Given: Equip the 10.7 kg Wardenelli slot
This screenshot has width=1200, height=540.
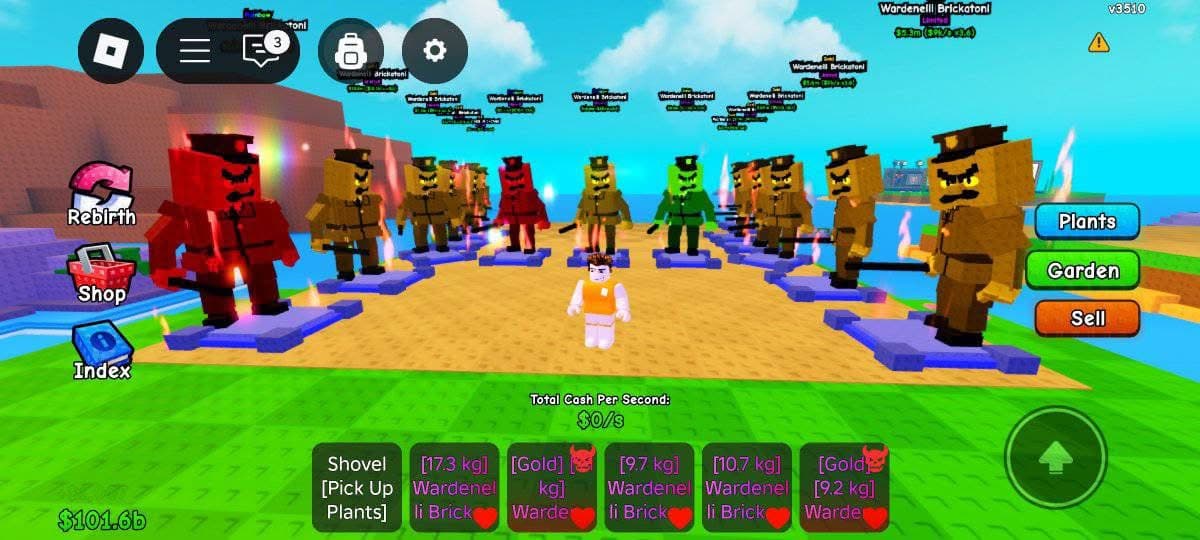Looking at the screenshot, I should click(746, 488).
